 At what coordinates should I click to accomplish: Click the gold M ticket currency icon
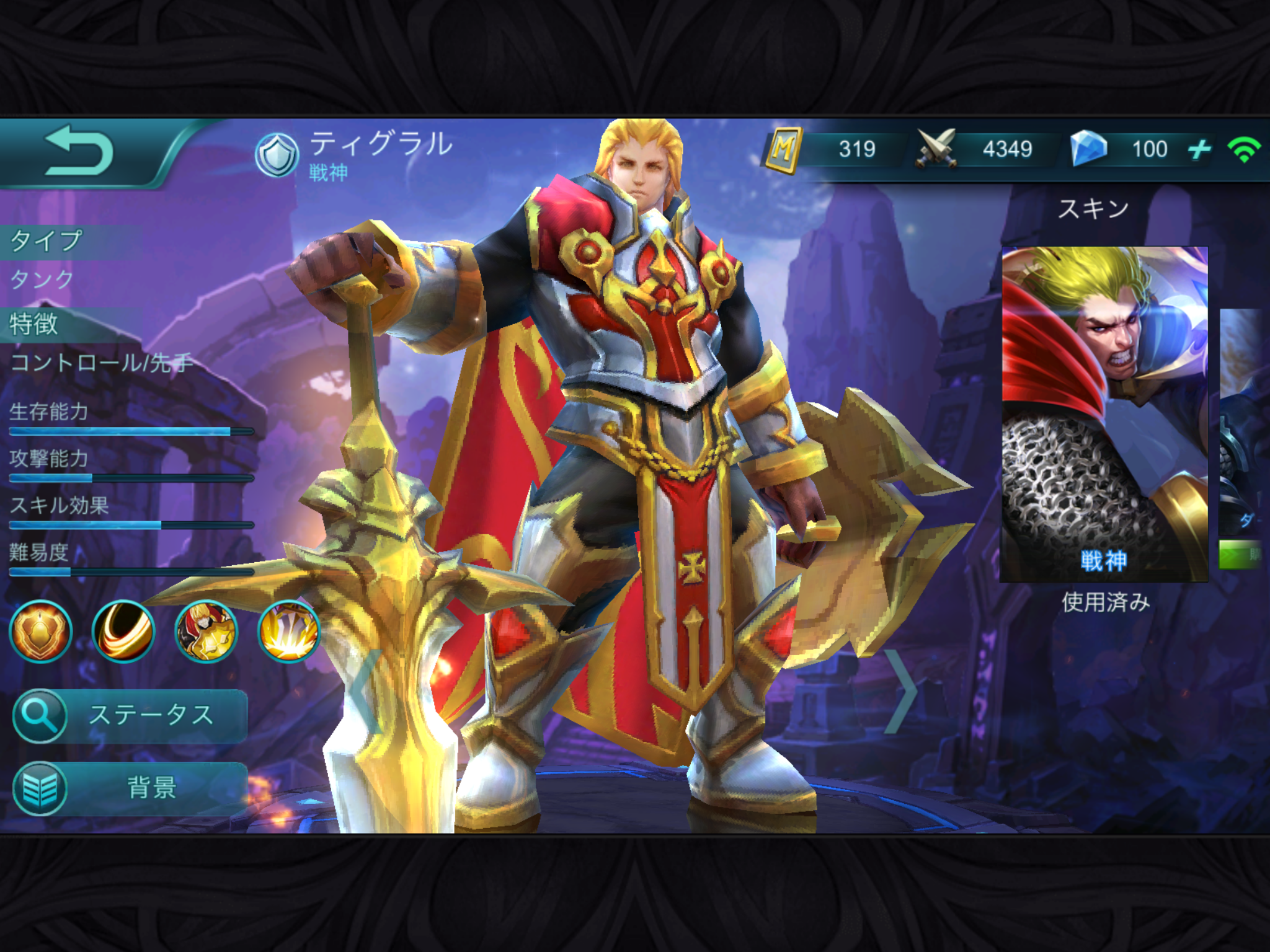coord(783,149)
